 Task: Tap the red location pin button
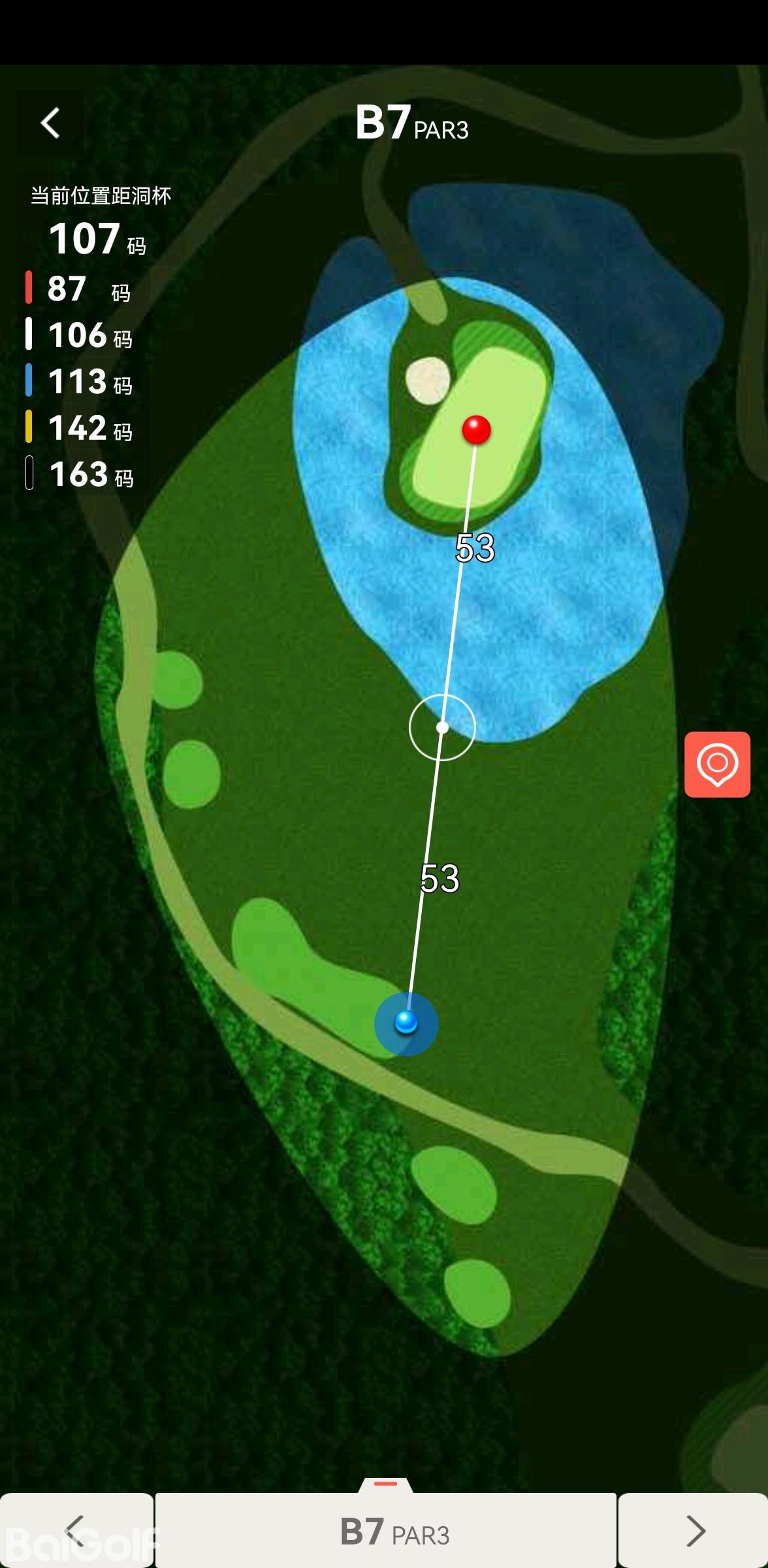coord(717,764)
